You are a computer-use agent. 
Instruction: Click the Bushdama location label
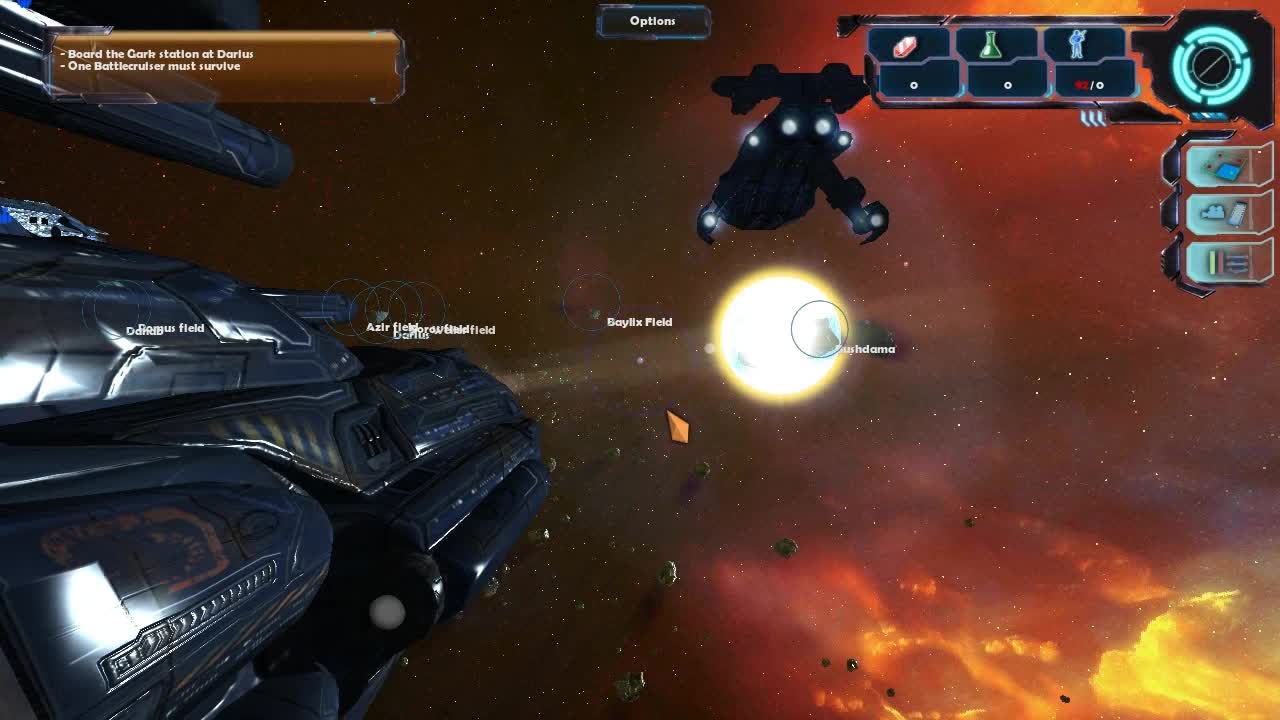click(x=864, y=348)
